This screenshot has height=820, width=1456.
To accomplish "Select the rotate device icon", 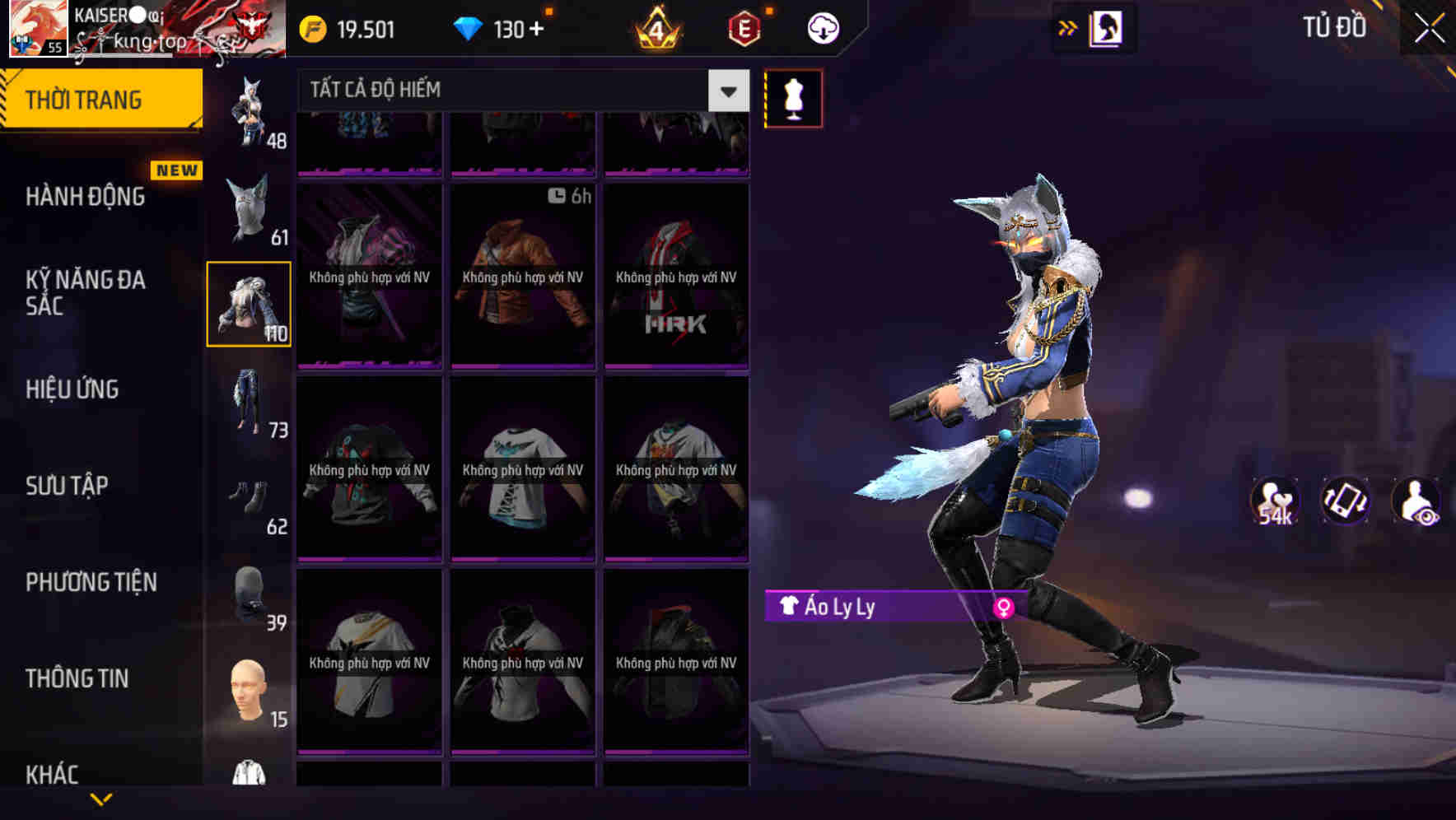I will (1344, 500).
